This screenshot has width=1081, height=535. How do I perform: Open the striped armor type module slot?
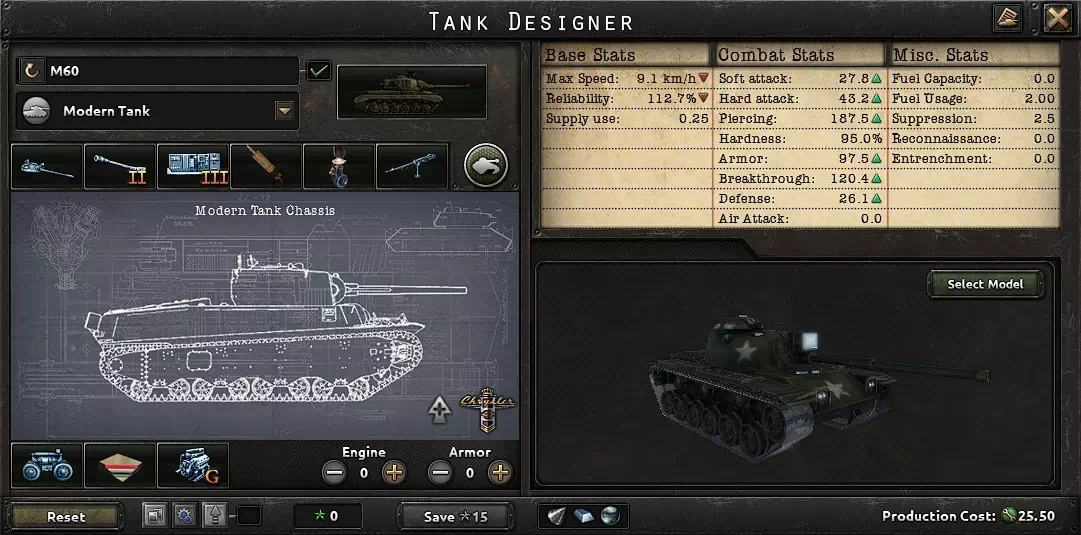(x=120, y=466)
